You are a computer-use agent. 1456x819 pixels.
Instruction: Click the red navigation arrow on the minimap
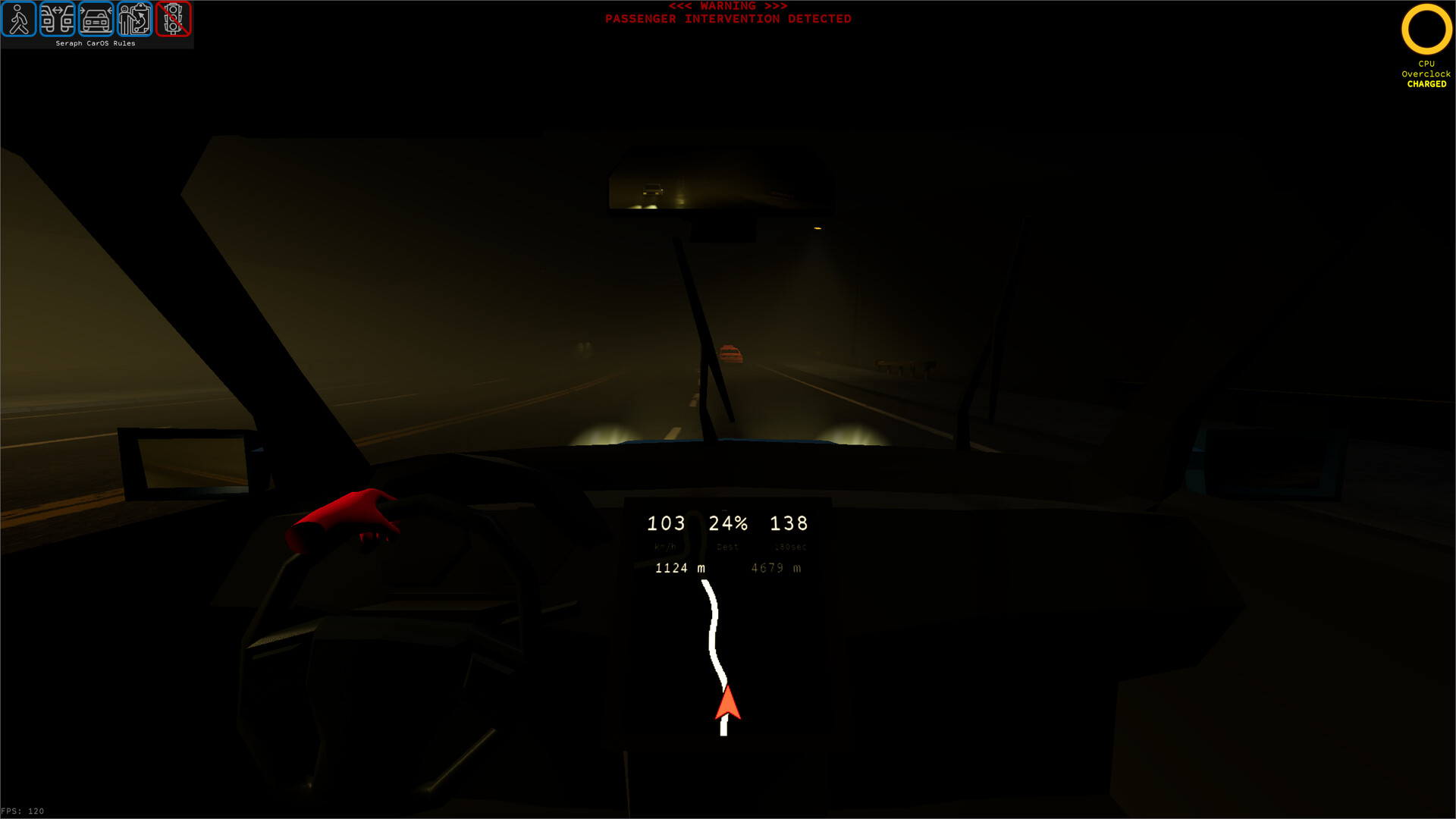[727, 705]
